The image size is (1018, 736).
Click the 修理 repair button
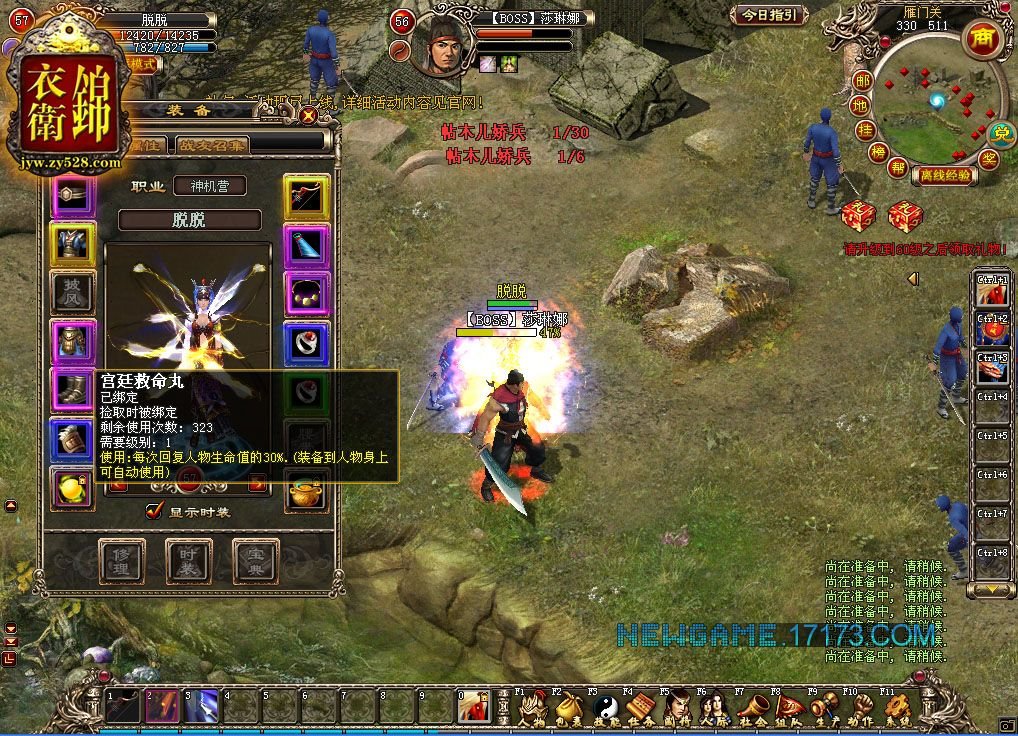121,562
